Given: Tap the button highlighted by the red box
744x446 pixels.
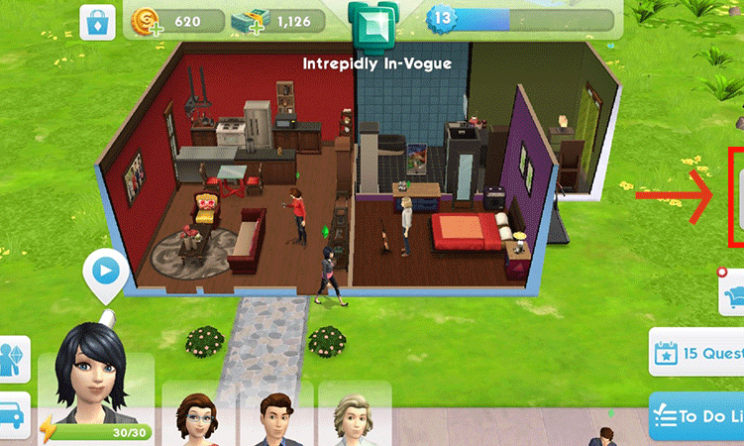Looking at the screenshot, I should (738, 196).
